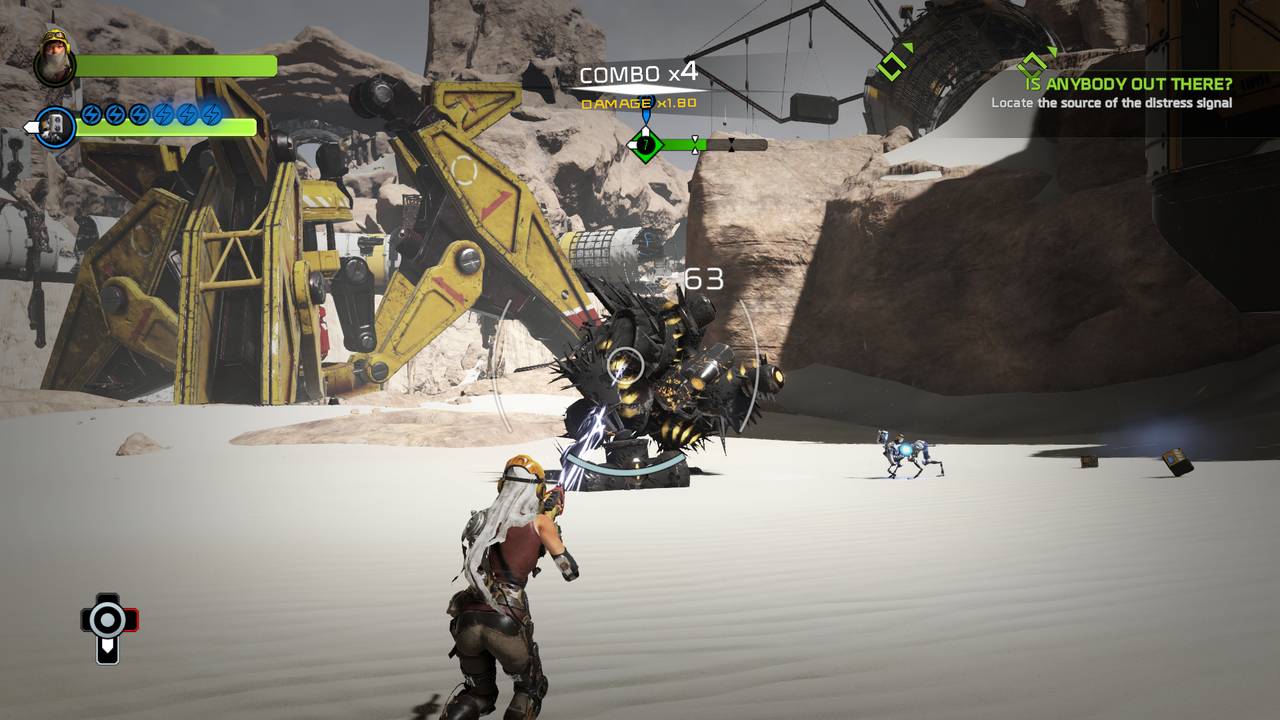Select the waypoint diamond above the crashed ship

click(x=892, y=64)
